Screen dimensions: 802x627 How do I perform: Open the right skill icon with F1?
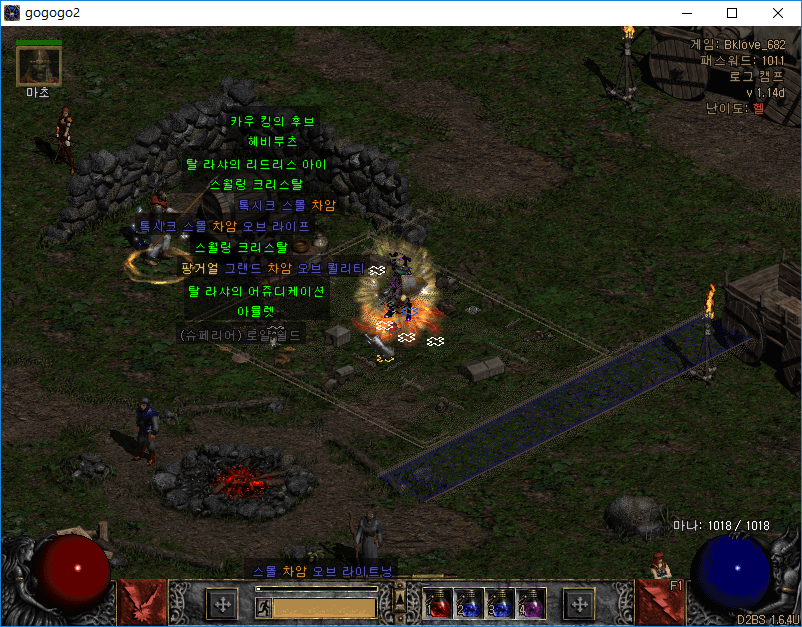[x=658, y=601]
